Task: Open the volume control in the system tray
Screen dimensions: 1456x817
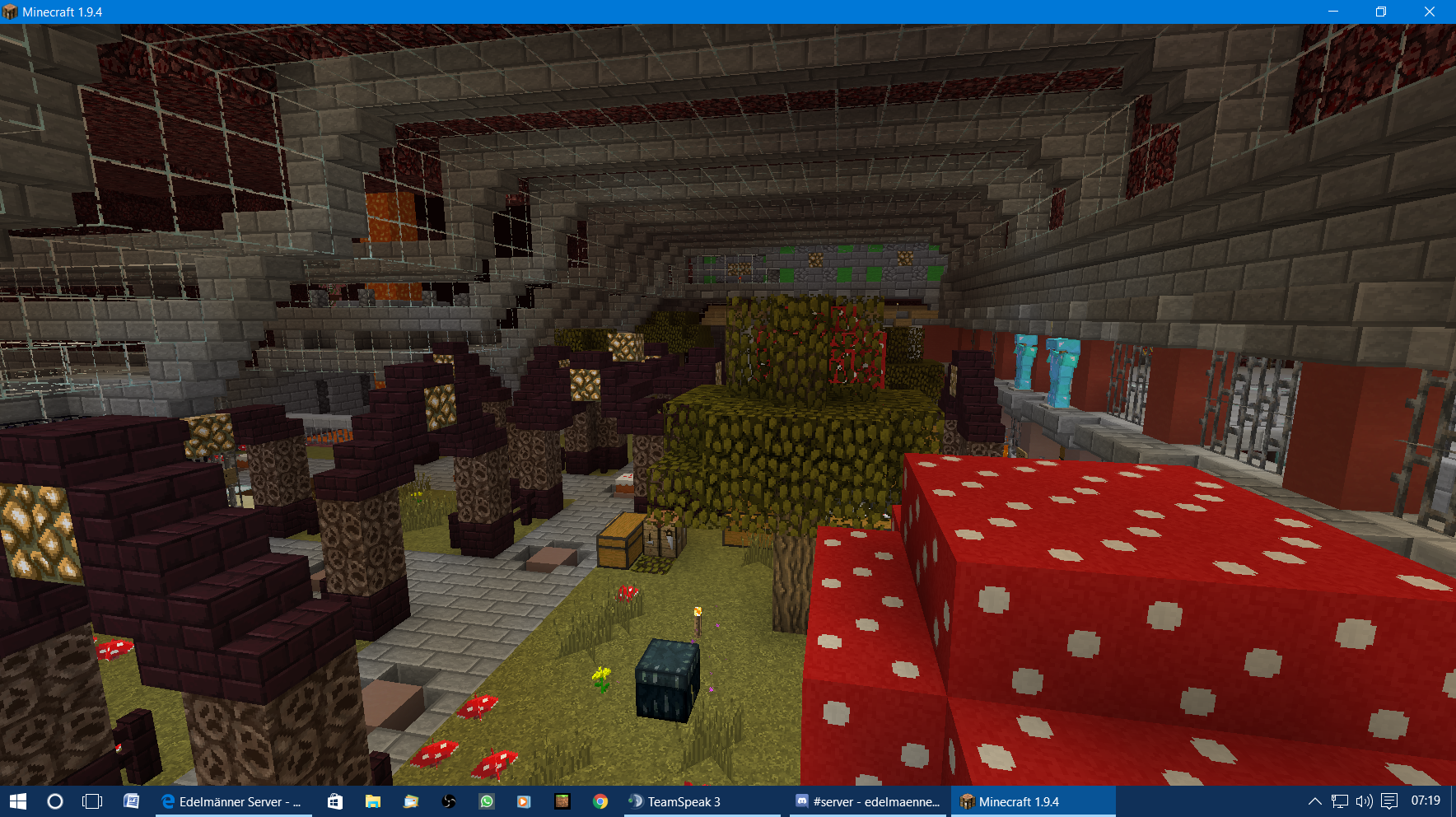Action: click(1365, 801)
